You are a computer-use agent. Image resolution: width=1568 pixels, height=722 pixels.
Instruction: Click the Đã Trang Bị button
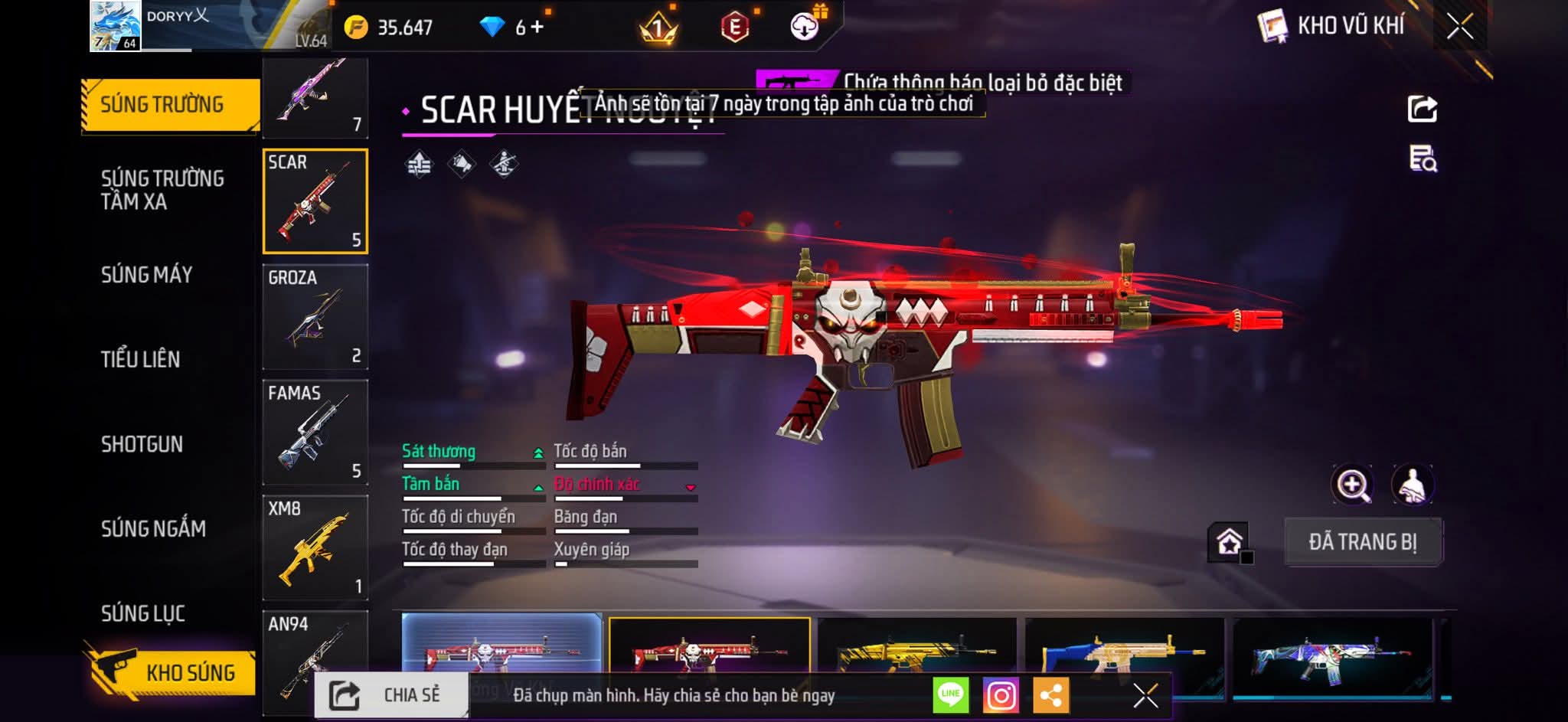pyautogui.click(x=1363, y=542)
